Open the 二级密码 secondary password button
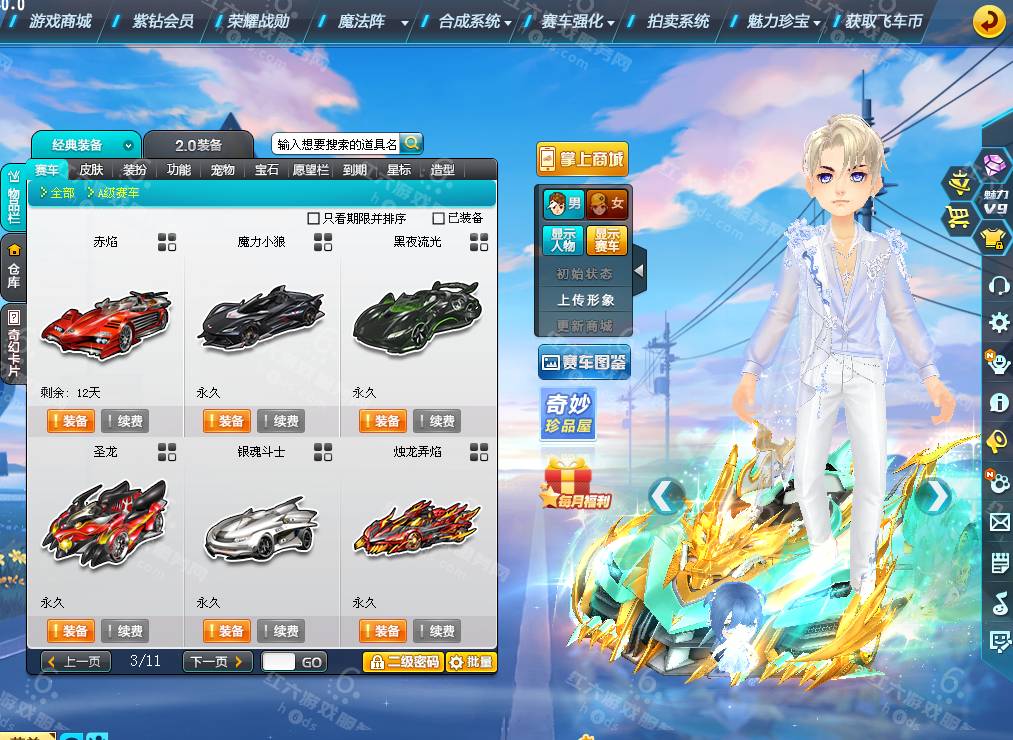This screenshot has height=740, width=1013. pos(402,661)
